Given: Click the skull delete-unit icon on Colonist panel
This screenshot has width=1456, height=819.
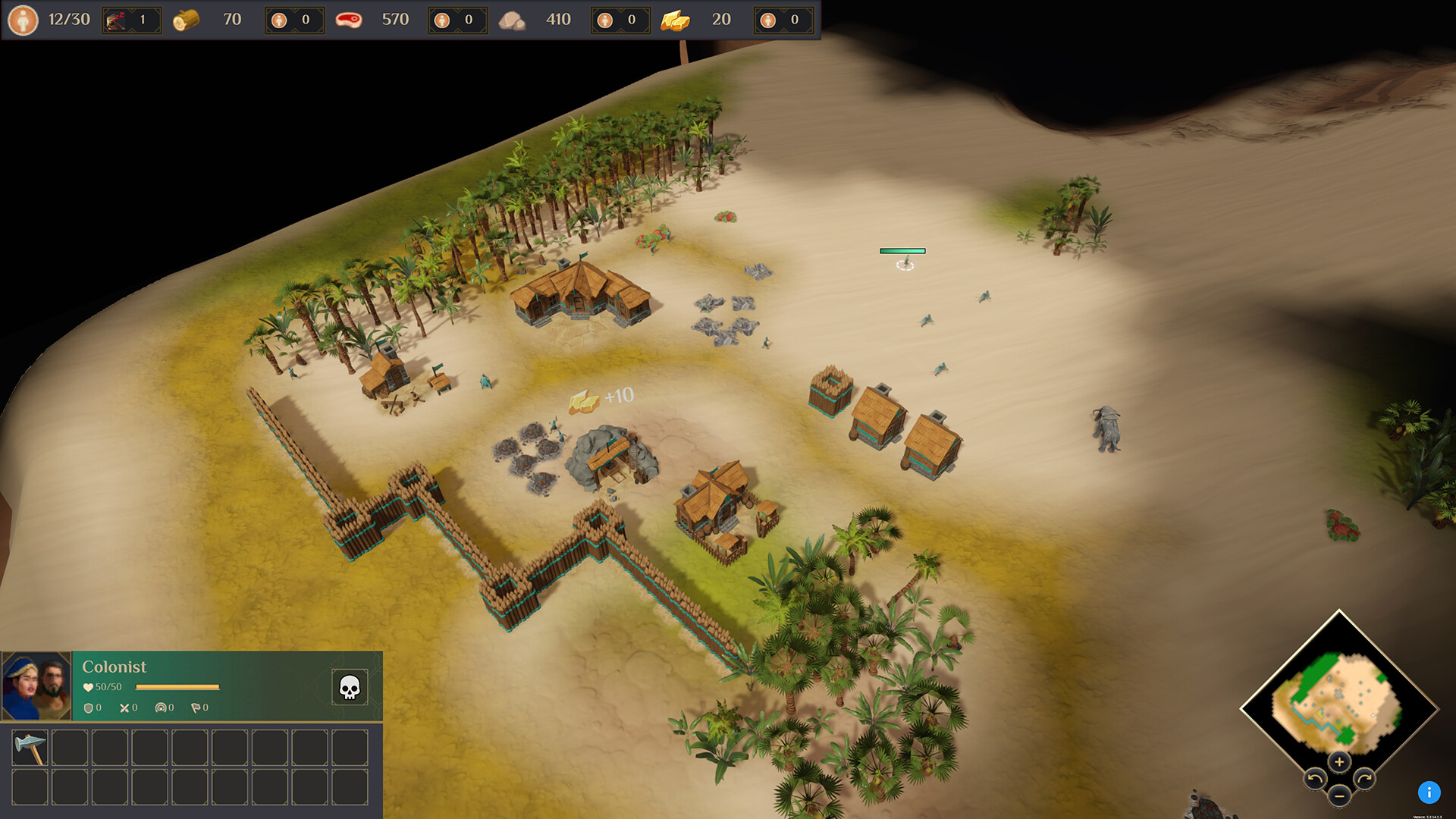Looking at the screenshot, I should [351, 687].
